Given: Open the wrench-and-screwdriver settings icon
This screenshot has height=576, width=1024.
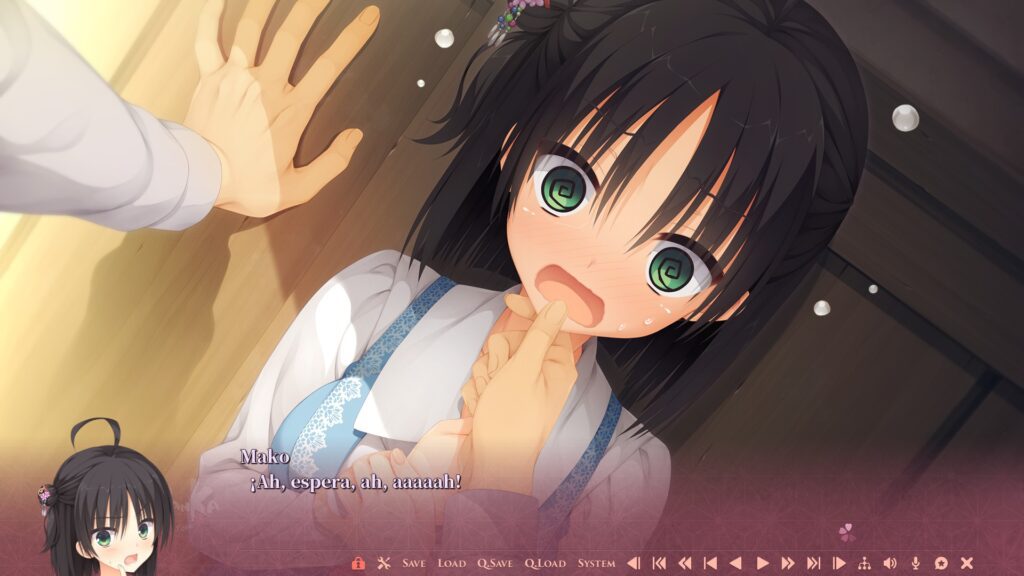Looking at the screenshot, I should coord(383,563).
